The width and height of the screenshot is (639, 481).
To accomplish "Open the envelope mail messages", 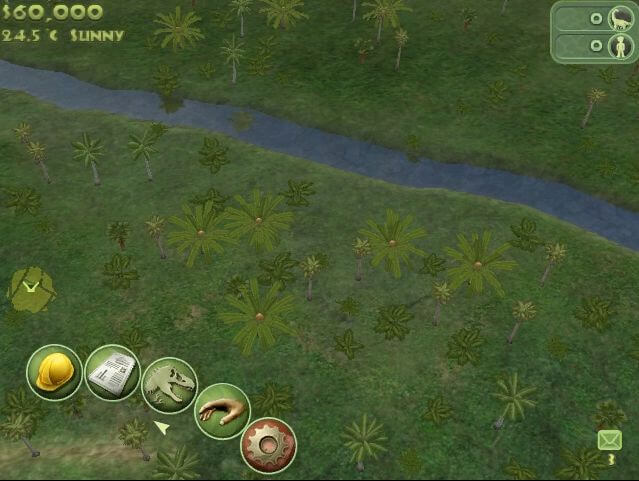I will (x=609, y=441).
